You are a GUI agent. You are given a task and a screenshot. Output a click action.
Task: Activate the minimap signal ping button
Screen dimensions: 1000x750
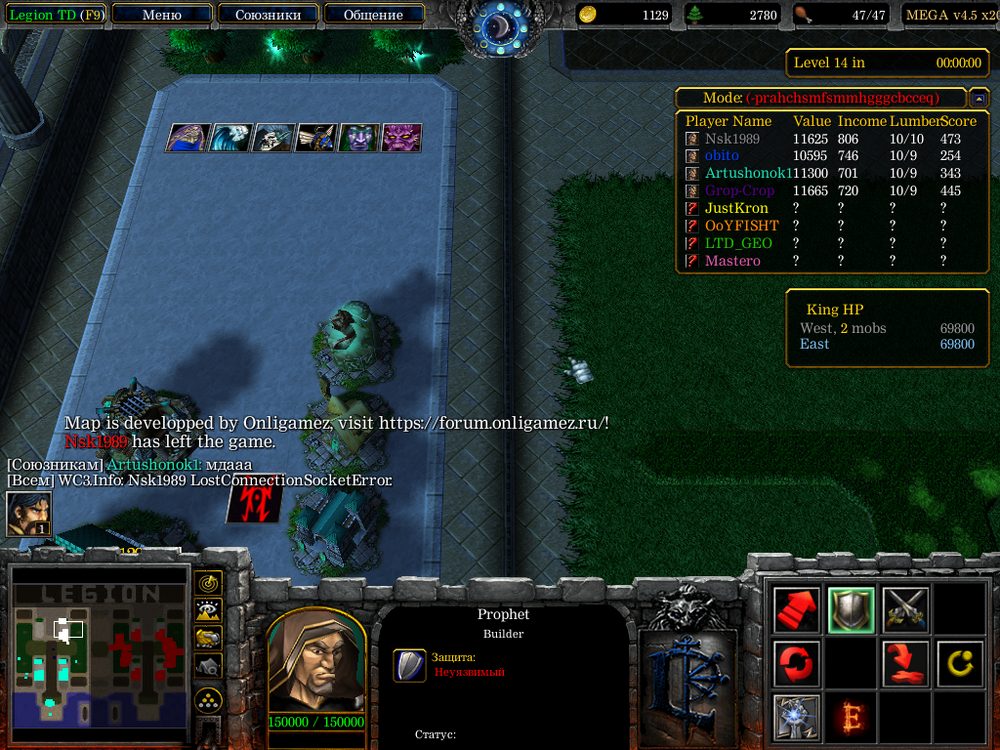coord(208,582)
